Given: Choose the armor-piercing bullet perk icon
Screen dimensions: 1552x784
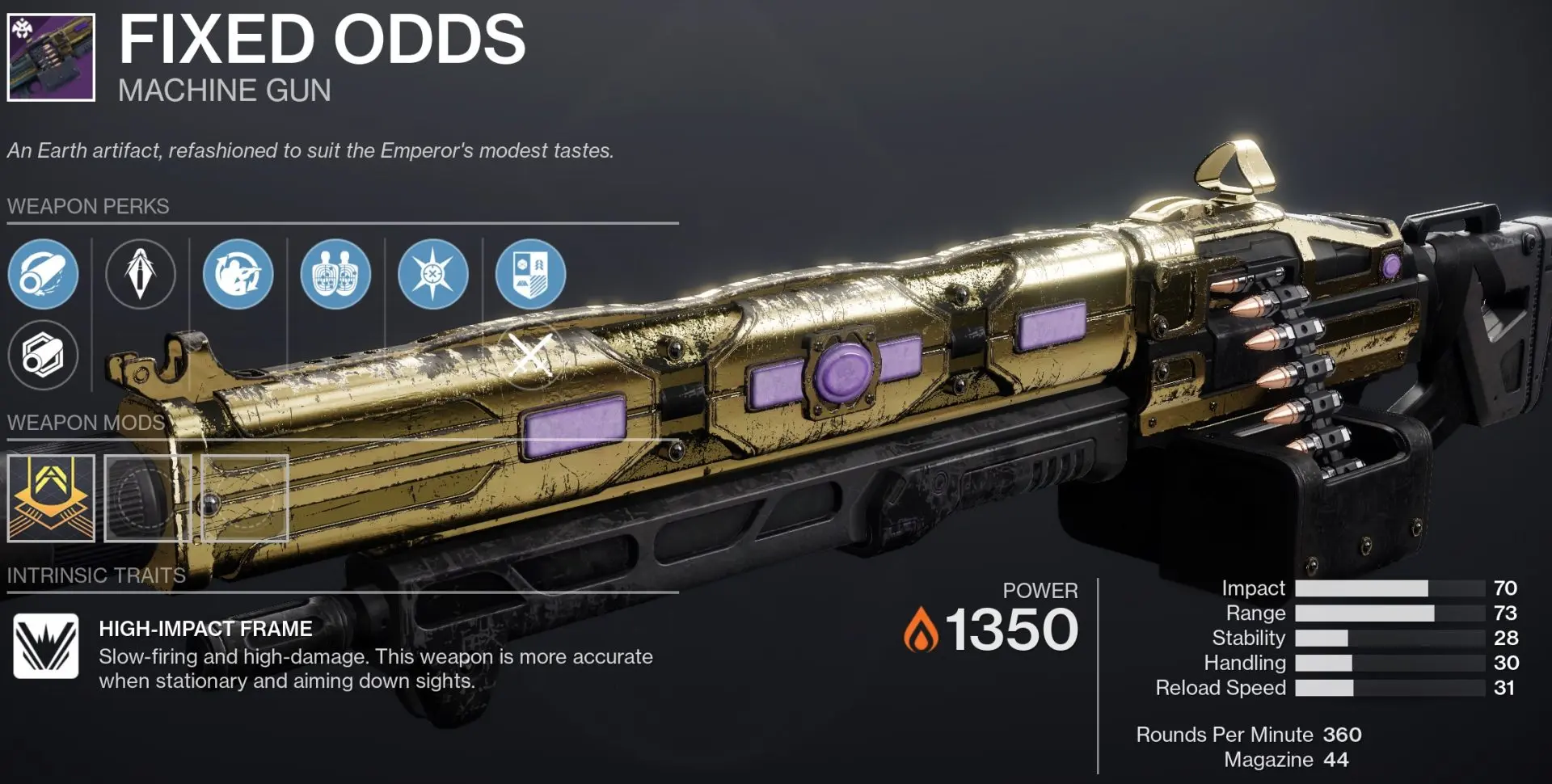Looking at the screenshot, I should 141,274.
